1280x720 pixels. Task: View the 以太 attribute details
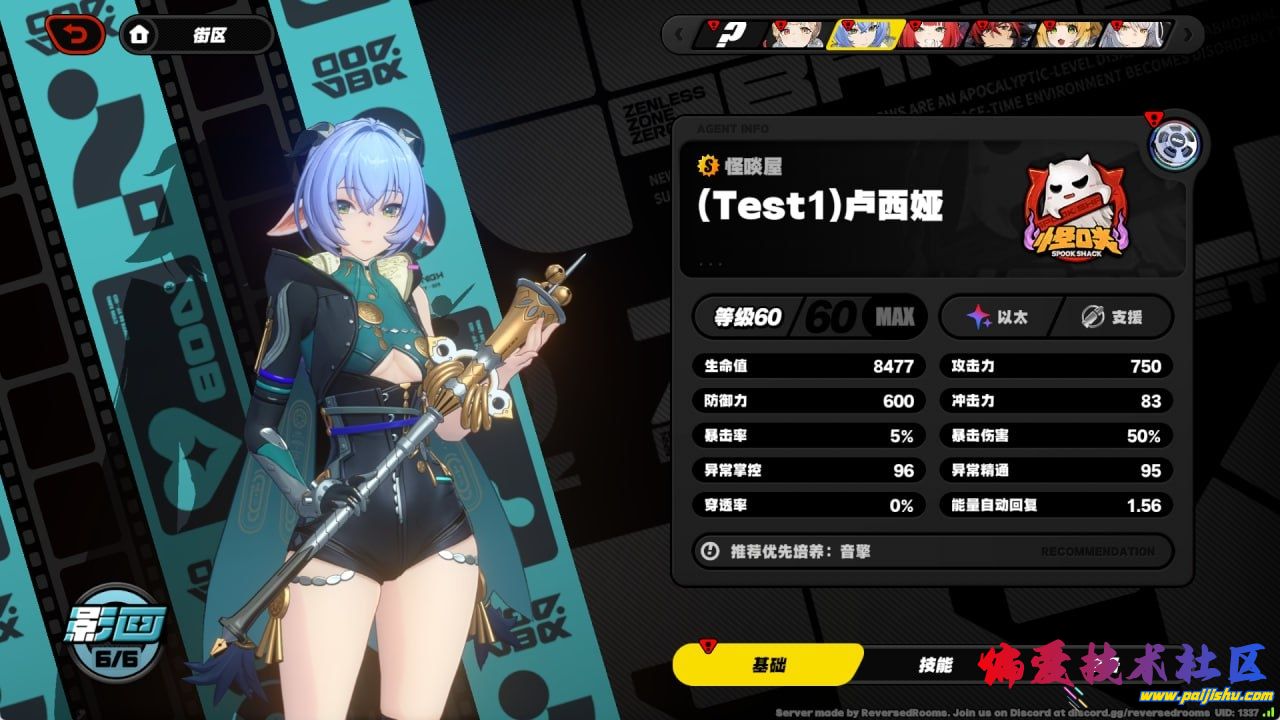coord(998,318)
